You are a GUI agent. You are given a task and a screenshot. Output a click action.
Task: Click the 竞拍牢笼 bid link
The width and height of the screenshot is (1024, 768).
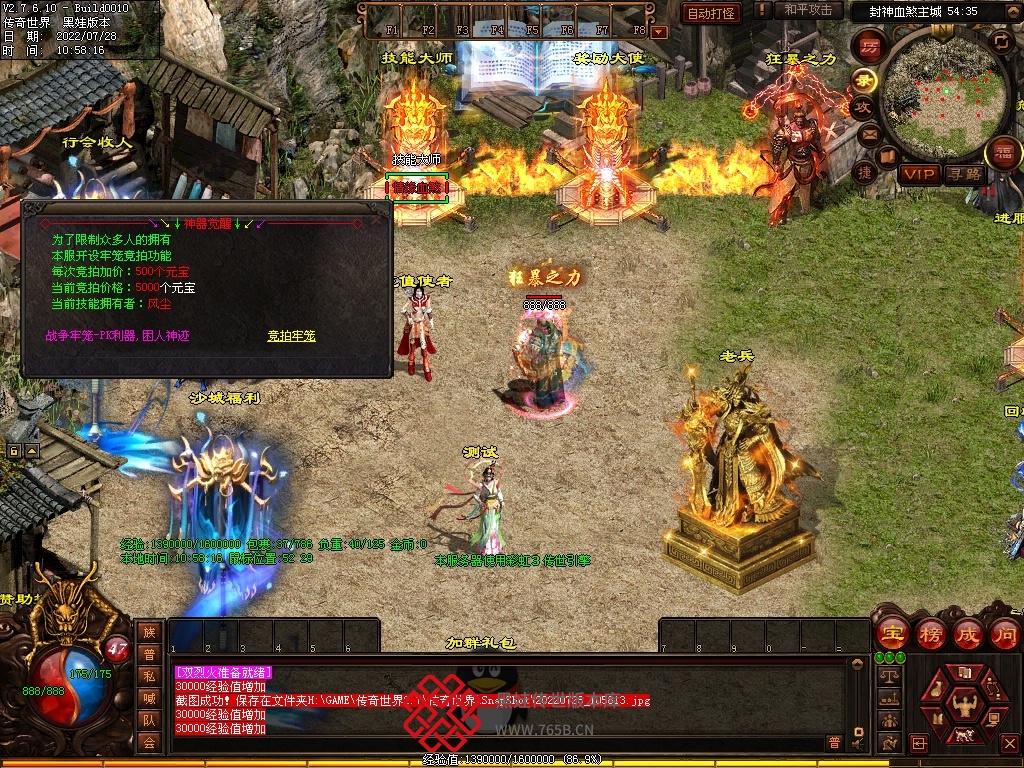click(291, 336)
